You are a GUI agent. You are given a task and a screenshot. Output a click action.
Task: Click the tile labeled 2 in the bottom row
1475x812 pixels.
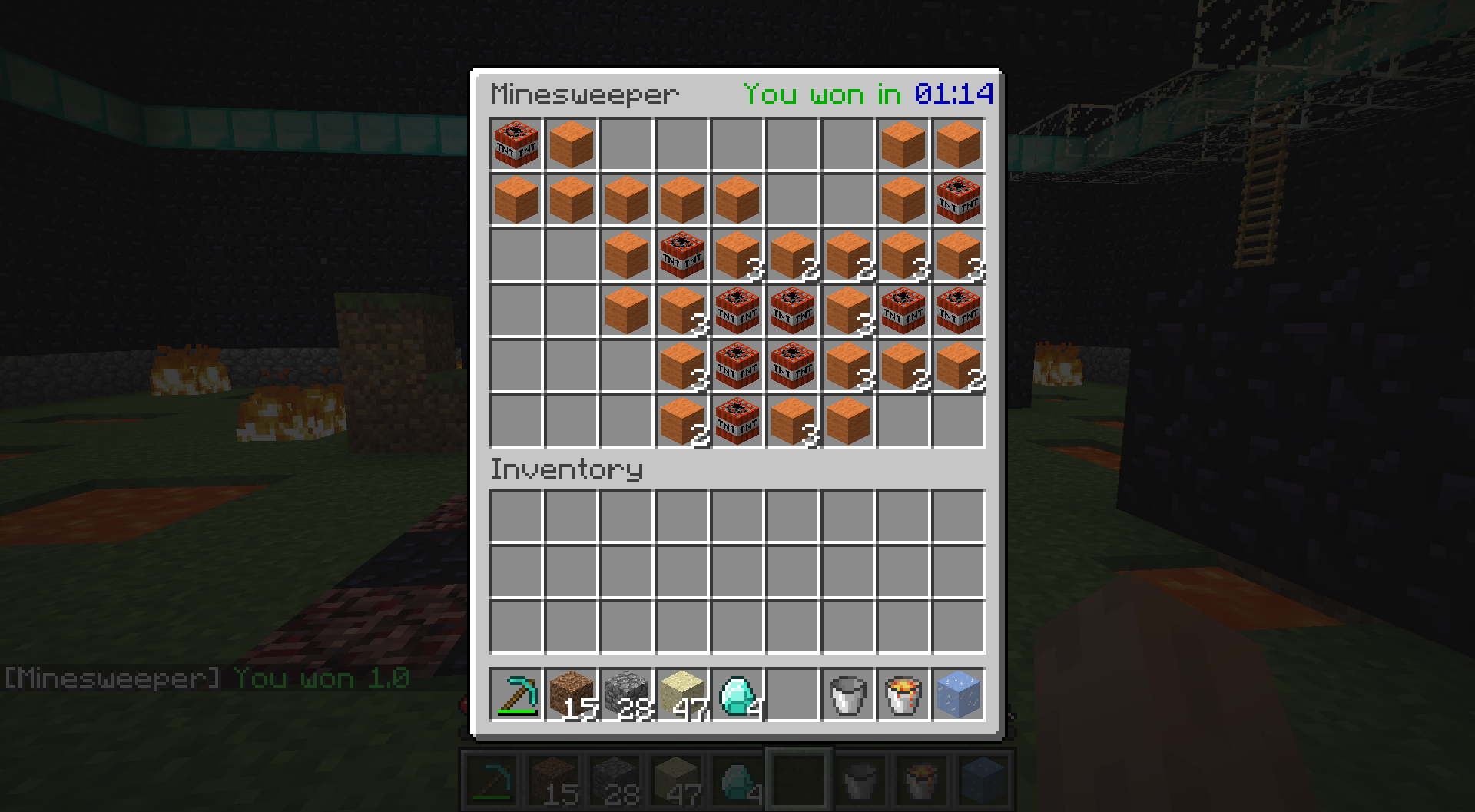click(x=682, y=421)
